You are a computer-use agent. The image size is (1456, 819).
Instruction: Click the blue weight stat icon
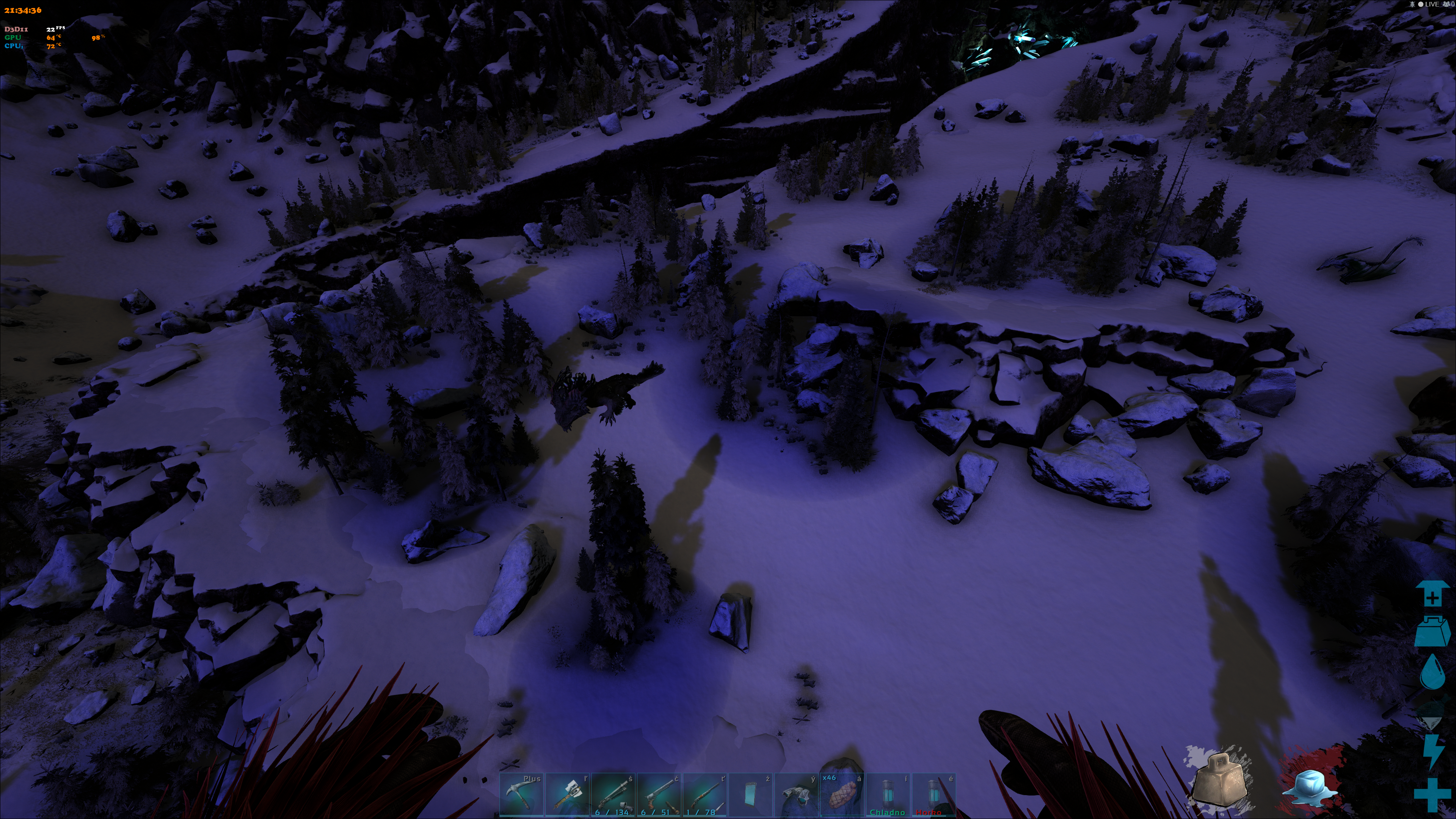pos(1432,631)
